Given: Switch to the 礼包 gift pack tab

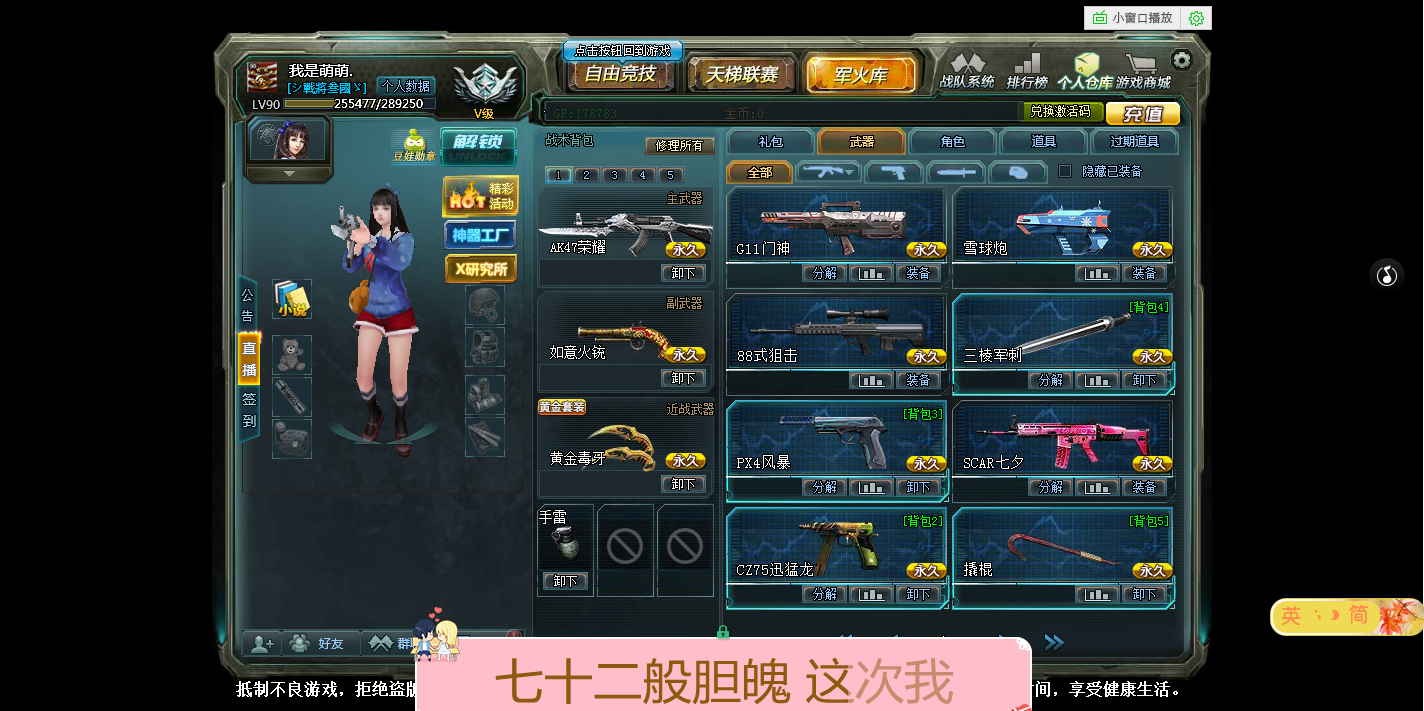Looking at the screenshot, I should point(771,142).
